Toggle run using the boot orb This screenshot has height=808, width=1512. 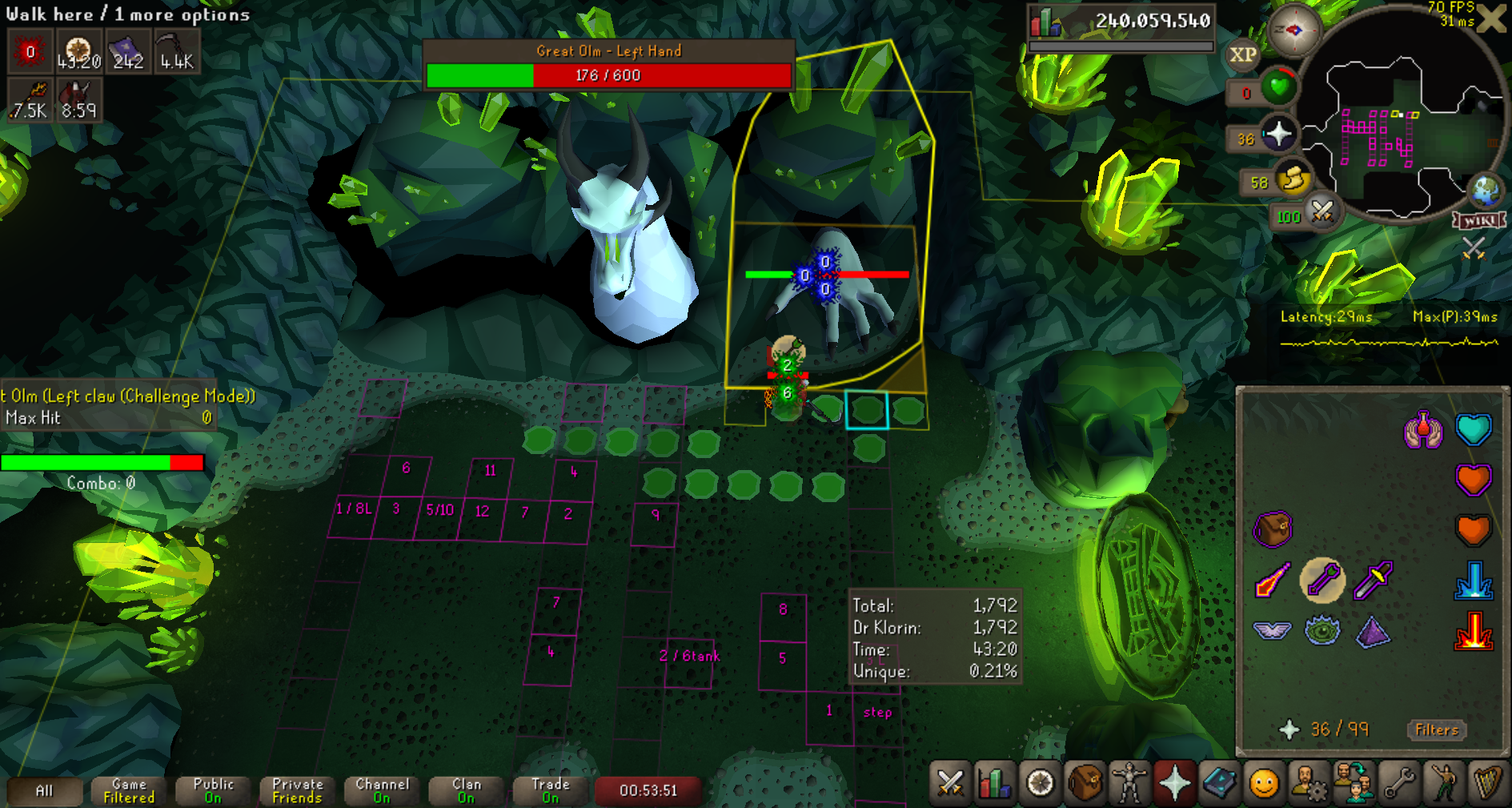1292,180
